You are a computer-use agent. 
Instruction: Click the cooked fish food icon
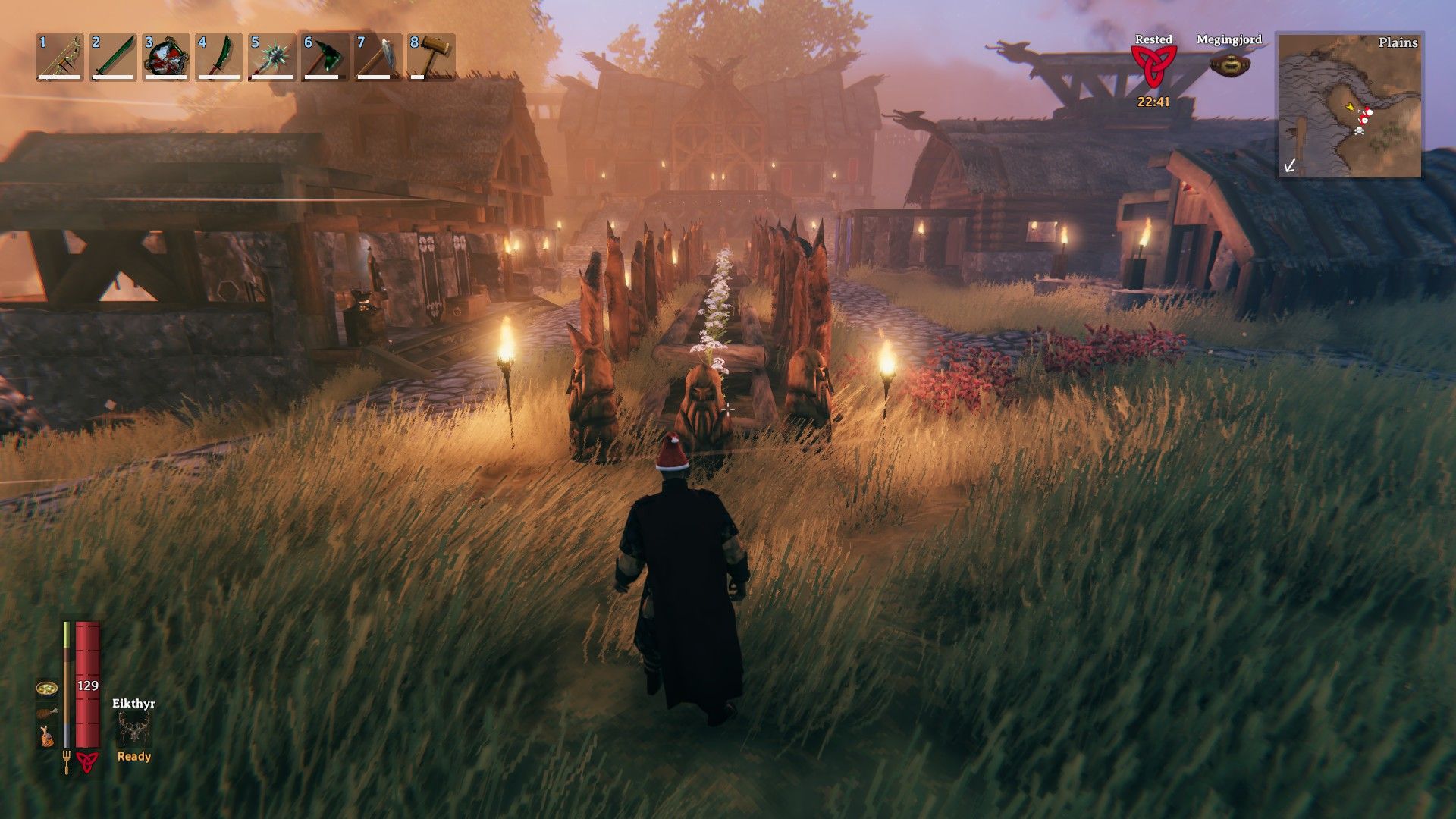46,736
